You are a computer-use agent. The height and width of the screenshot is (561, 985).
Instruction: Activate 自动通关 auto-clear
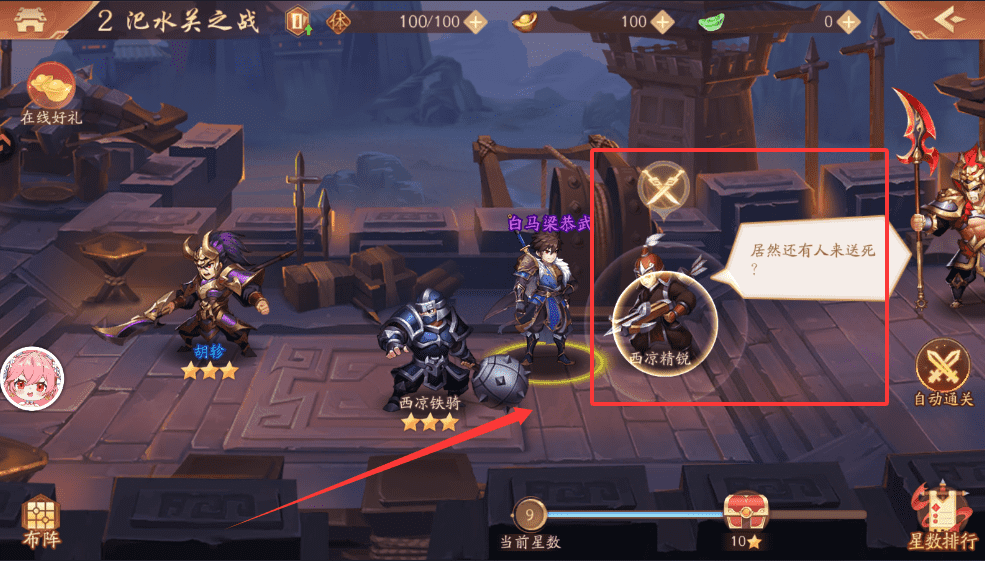(943, 370)
